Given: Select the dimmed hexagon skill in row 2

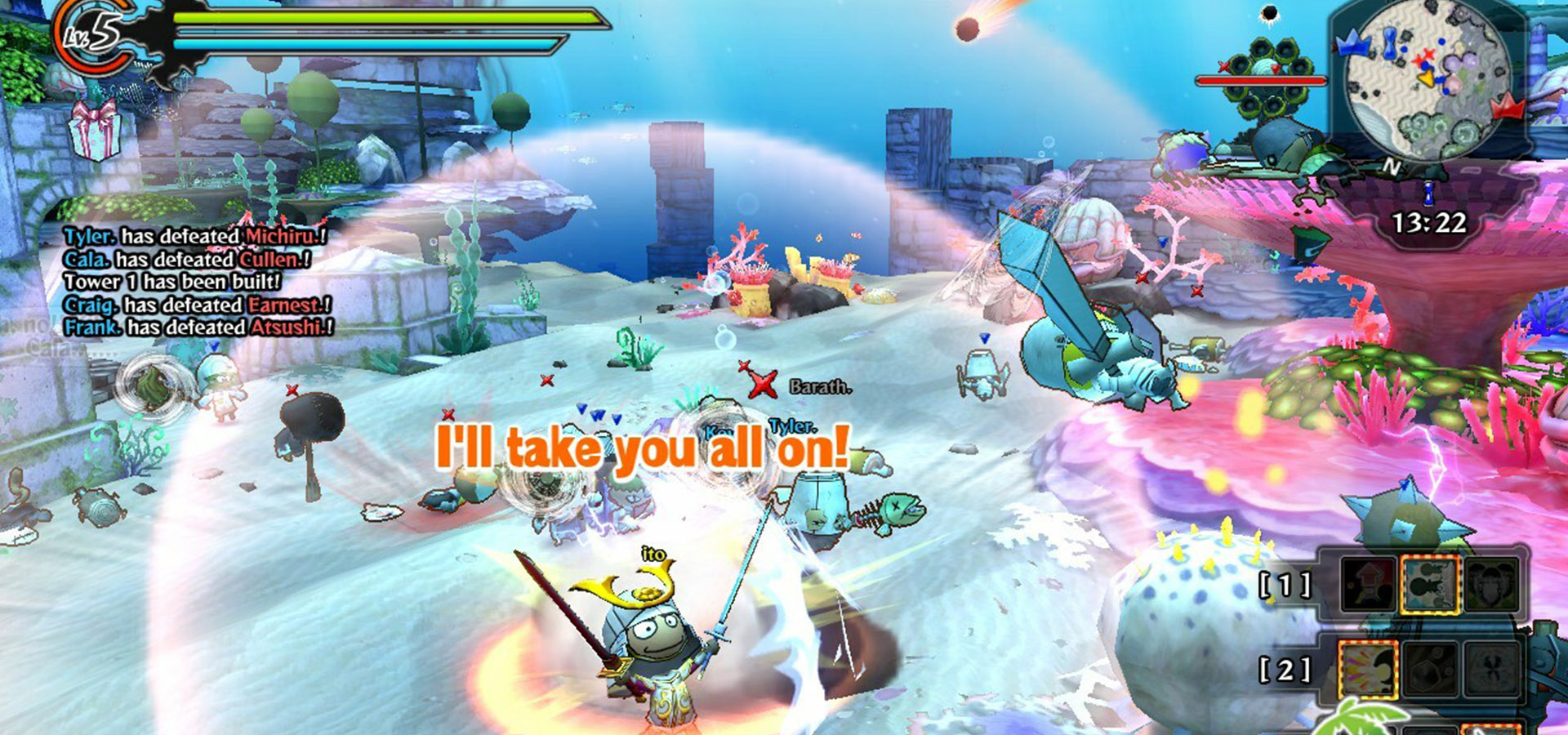Looking at the screenshot, I should pos(1430,670).
